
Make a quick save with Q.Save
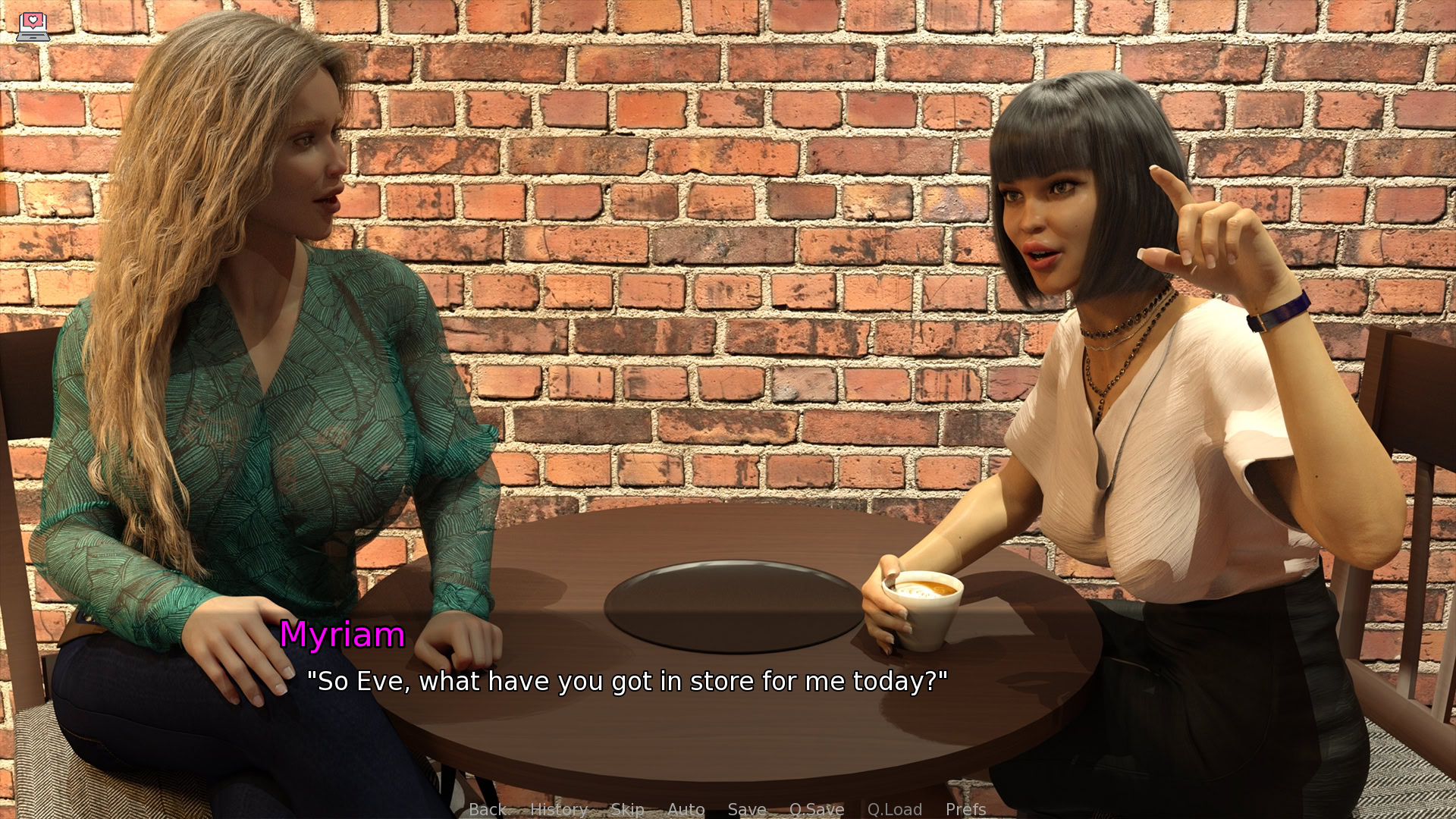(817, 809)
